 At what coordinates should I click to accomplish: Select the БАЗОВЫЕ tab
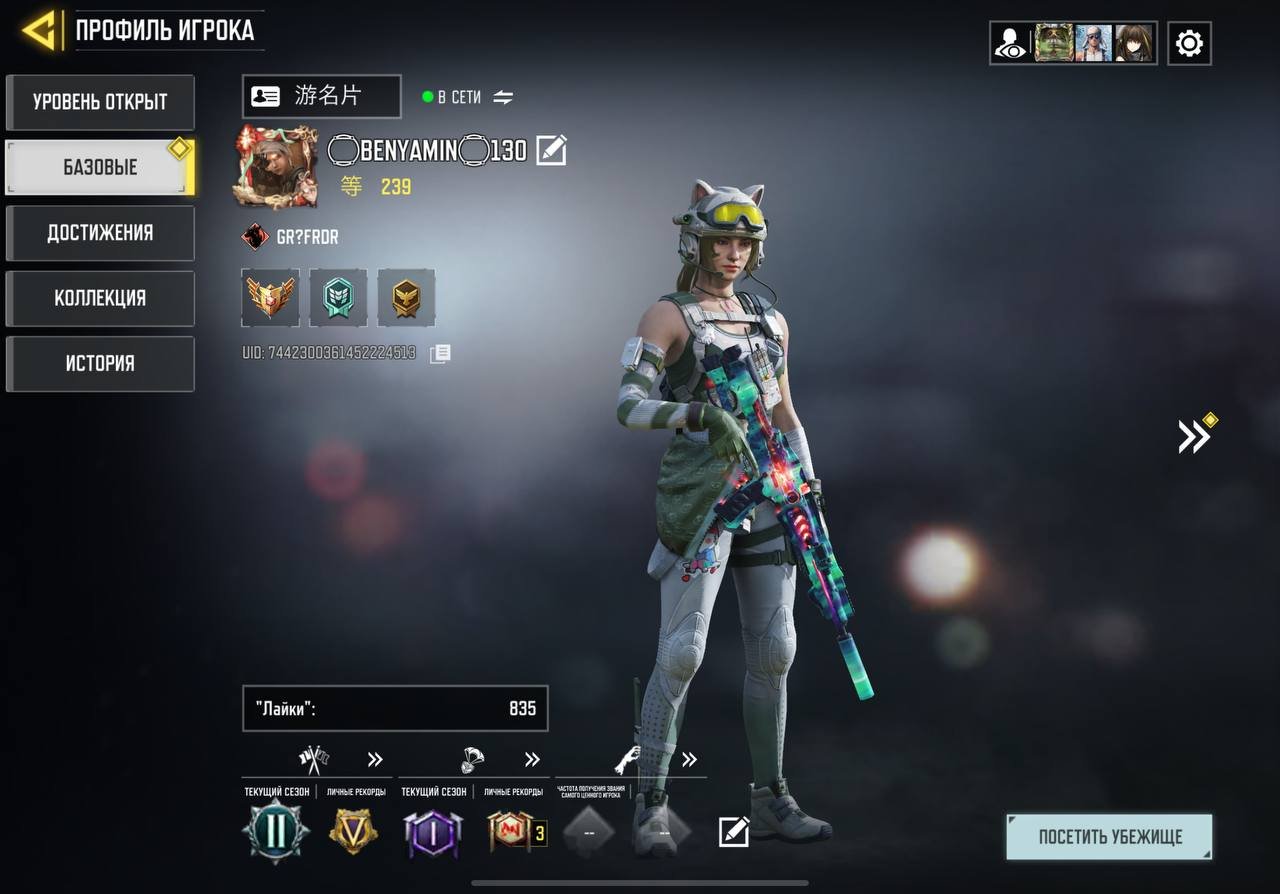click(100, 167)
